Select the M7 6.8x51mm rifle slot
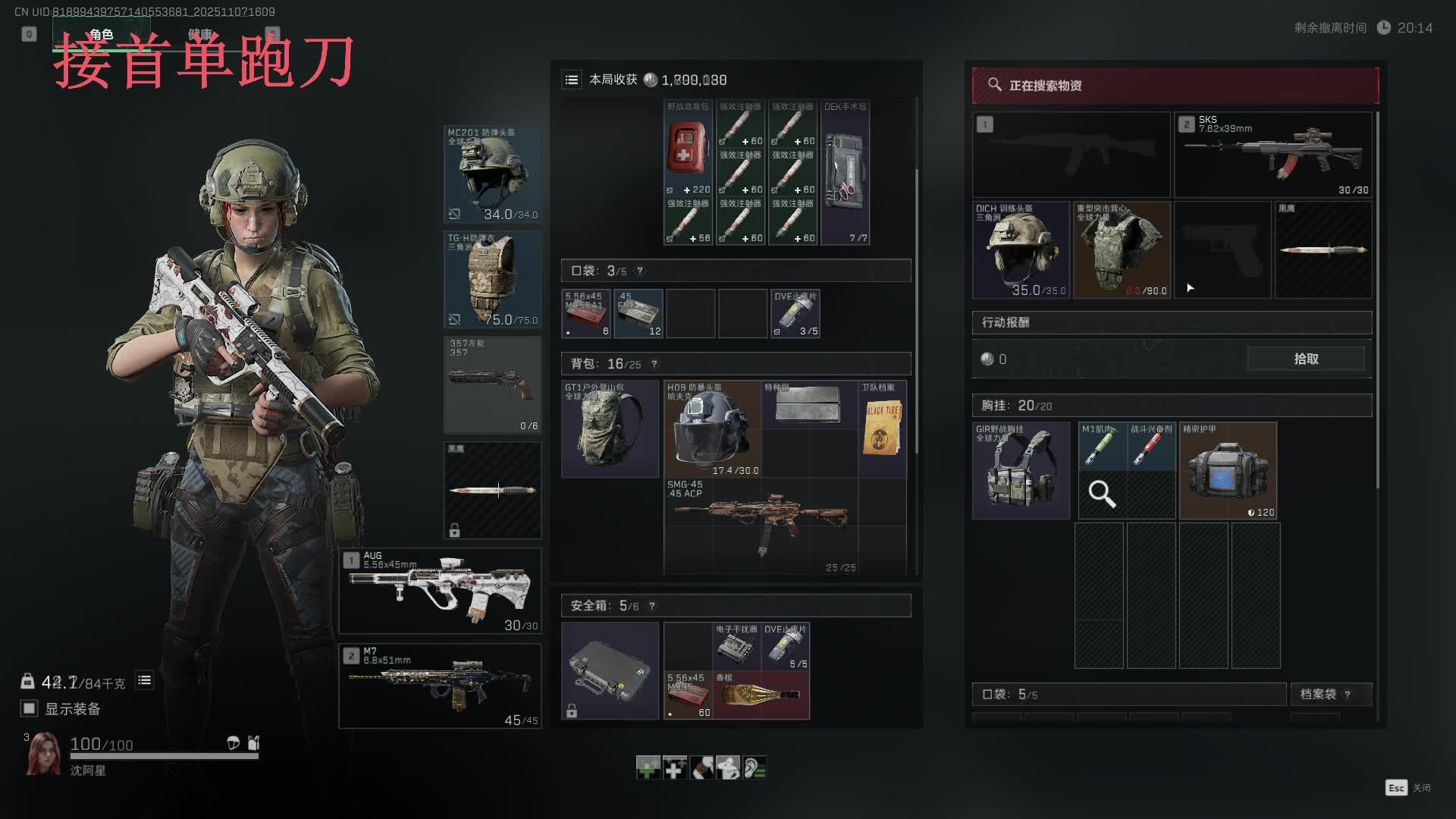 click(x=440, y=686)
